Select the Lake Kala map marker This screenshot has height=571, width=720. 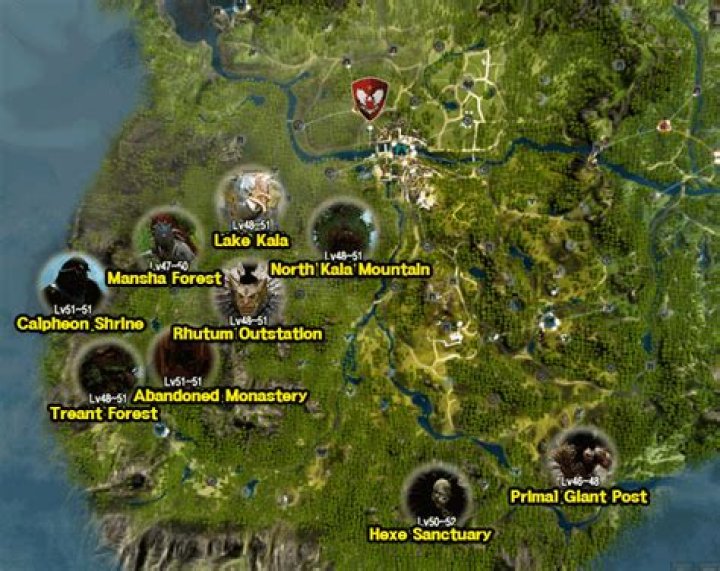tap(251, 198)
